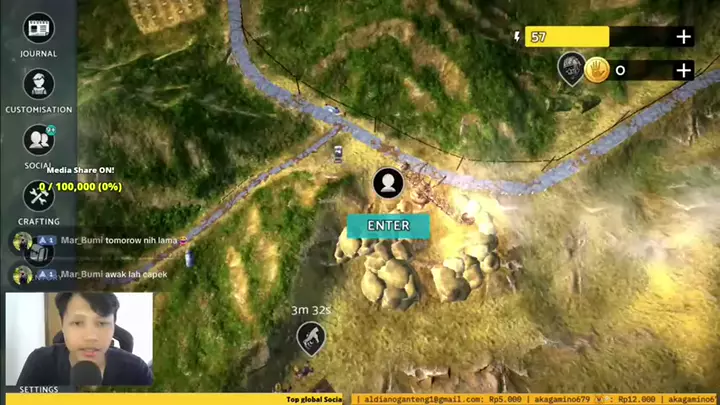Open the Crafting menu
This screenshot has height=405, width=720.
[38, 196]
